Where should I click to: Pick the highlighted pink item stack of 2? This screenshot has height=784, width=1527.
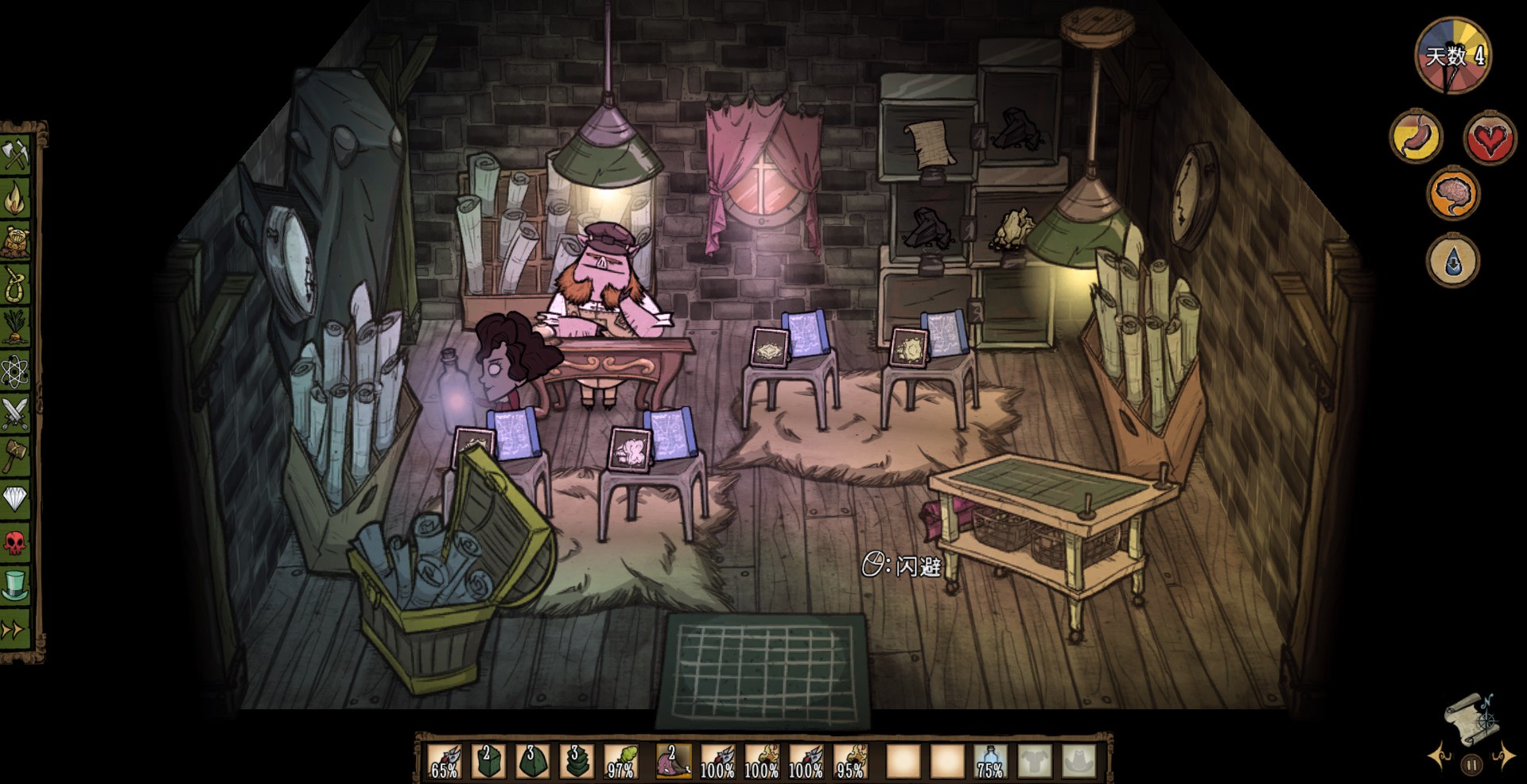[673, 762]
